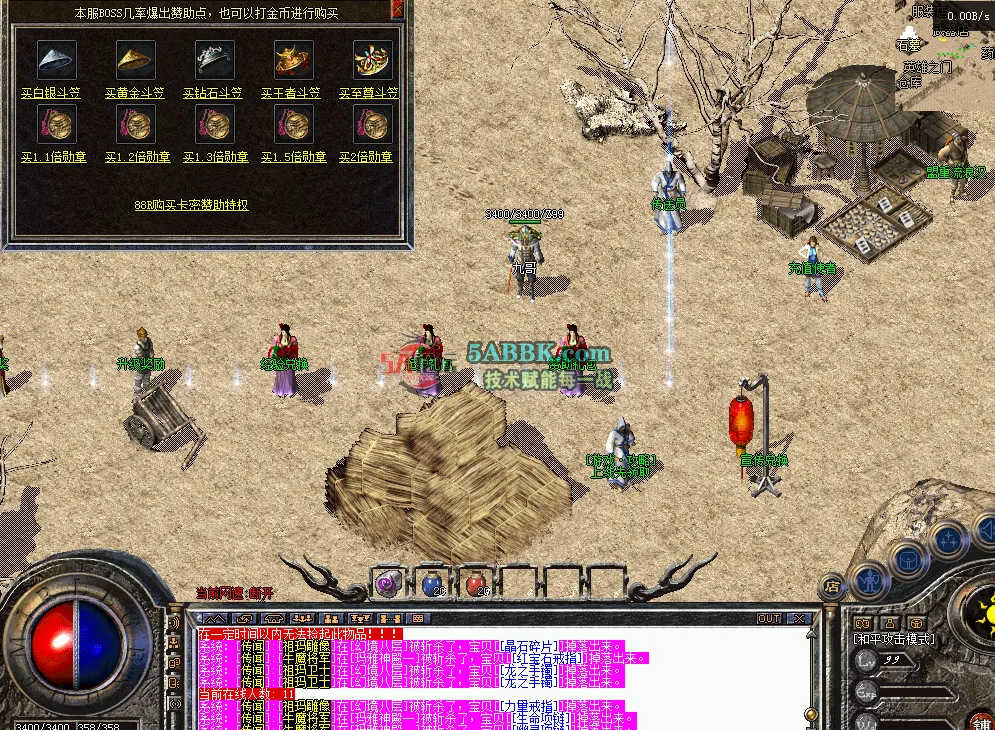This screenshot has width=995, height=730.
Task: Buy the 1.5x medal (买1.5倍勋章)
Action: (293, 157)
